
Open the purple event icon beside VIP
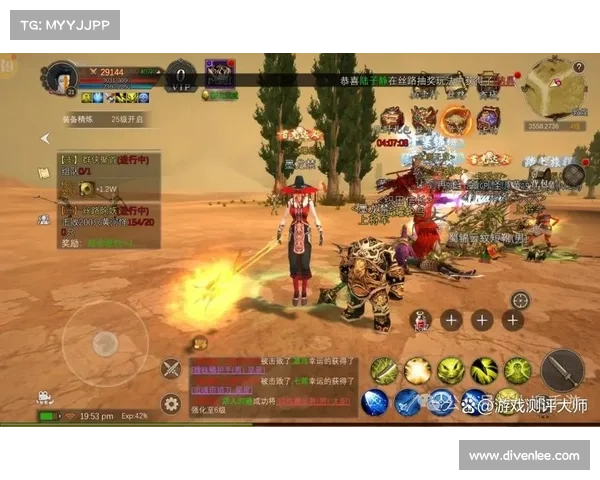click(x=219, y=73)
